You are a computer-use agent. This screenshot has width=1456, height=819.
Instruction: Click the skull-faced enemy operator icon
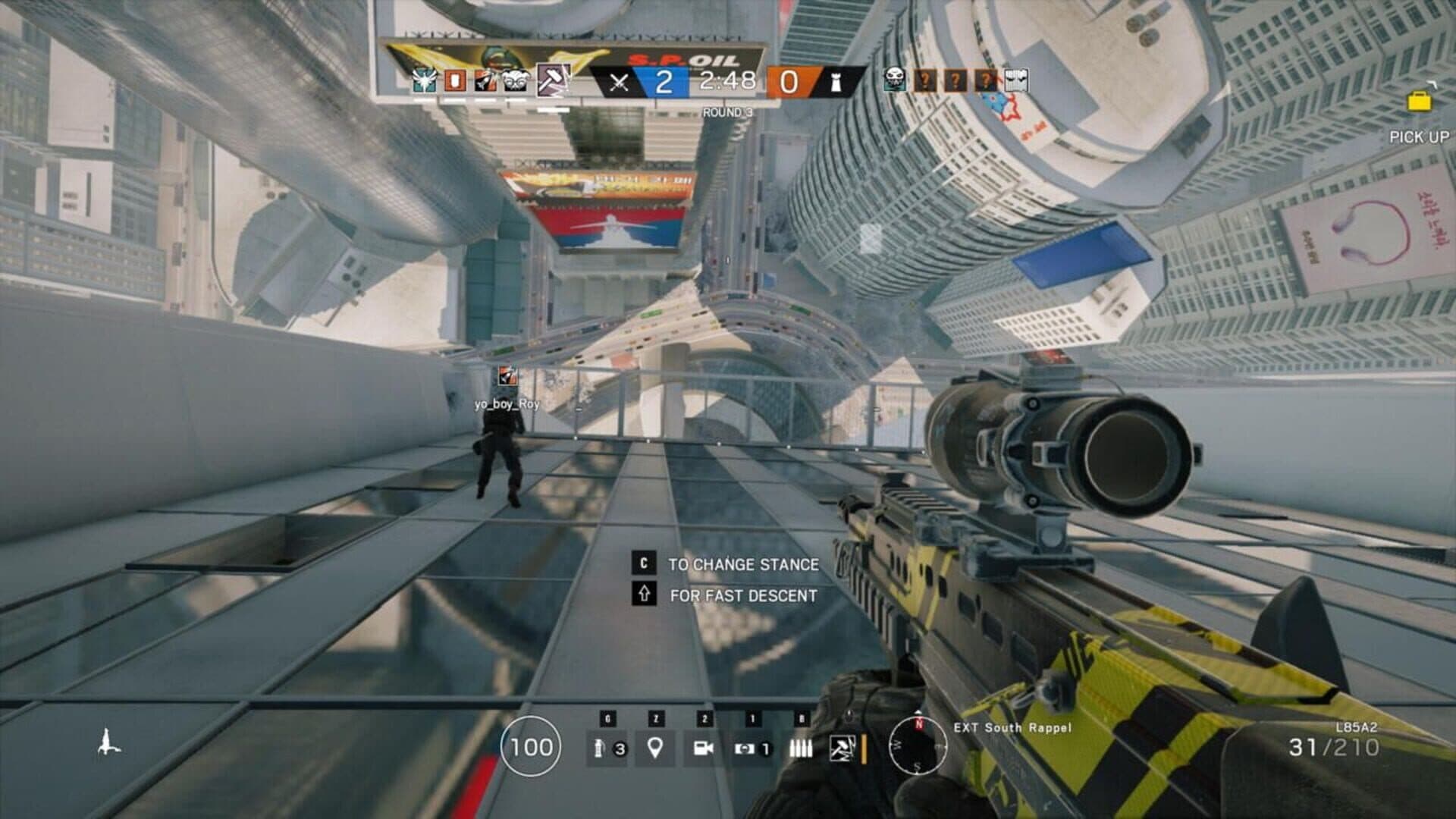pyautogui.click(x=895, y=79)
